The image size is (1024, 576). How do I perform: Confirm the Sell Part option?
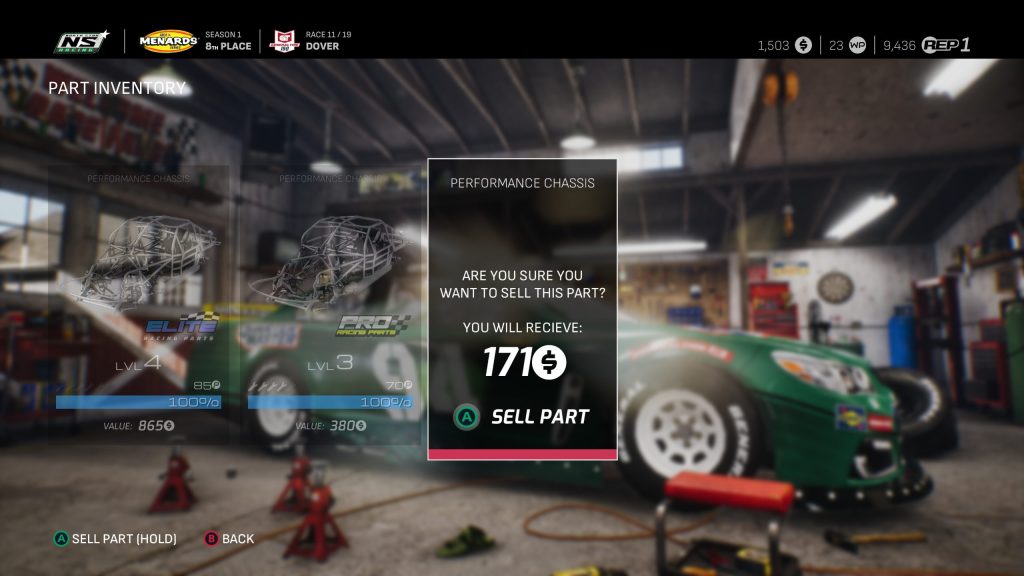522,417
